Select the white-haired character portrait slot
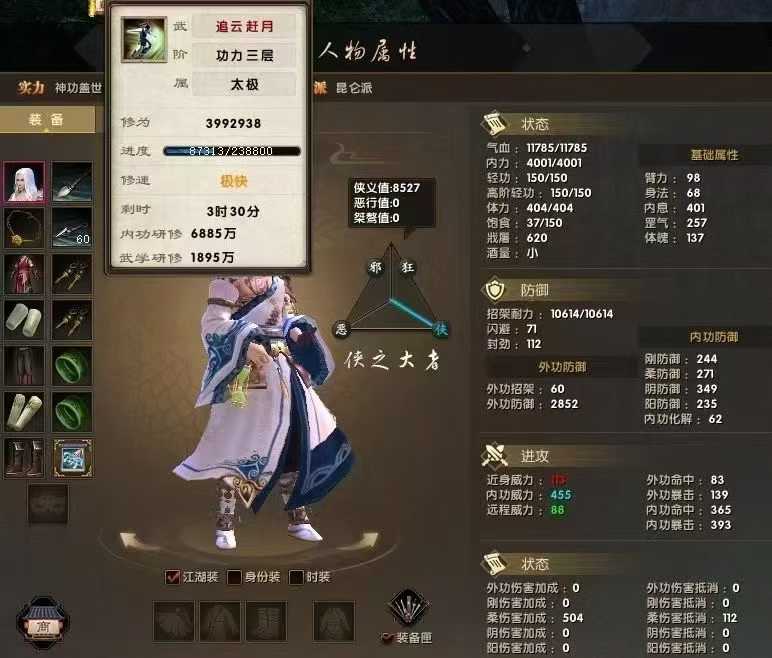The height and width of the screenshot is (658, 772). (x=23, y=181)
